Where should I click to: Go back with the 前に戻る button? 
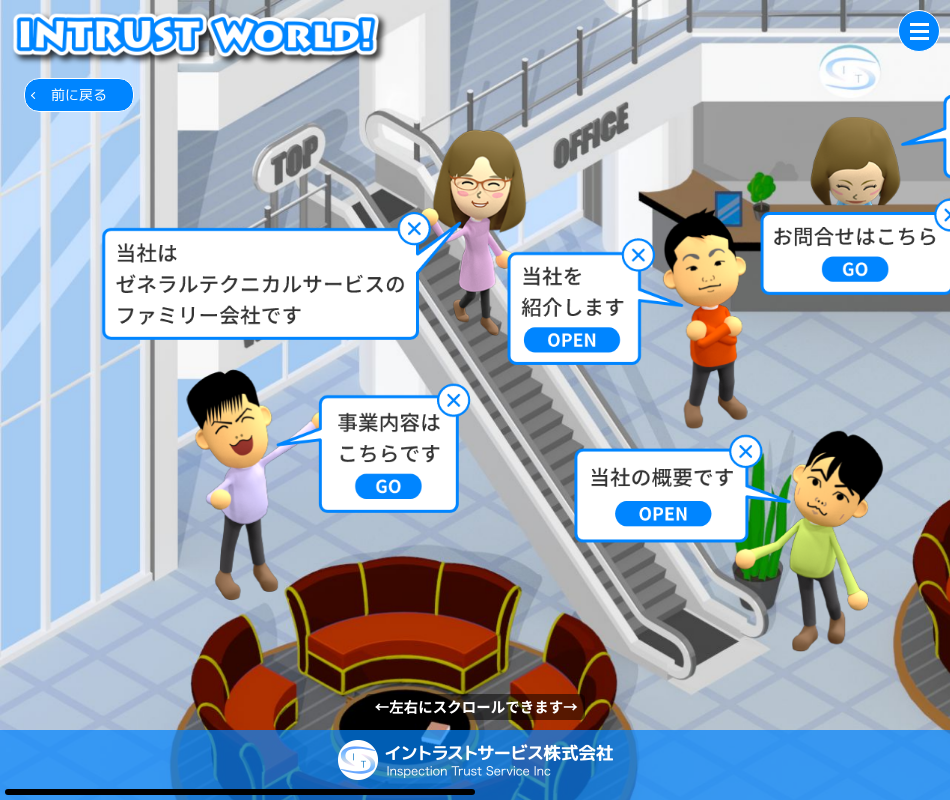[79, 95]
